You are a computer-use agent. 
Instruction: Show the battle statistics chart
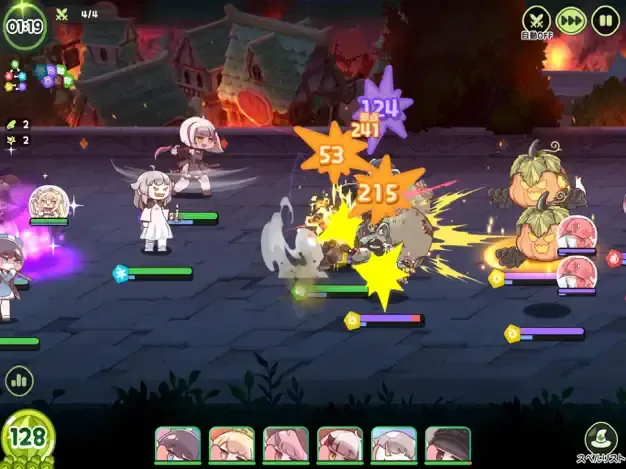coord(18,380)
